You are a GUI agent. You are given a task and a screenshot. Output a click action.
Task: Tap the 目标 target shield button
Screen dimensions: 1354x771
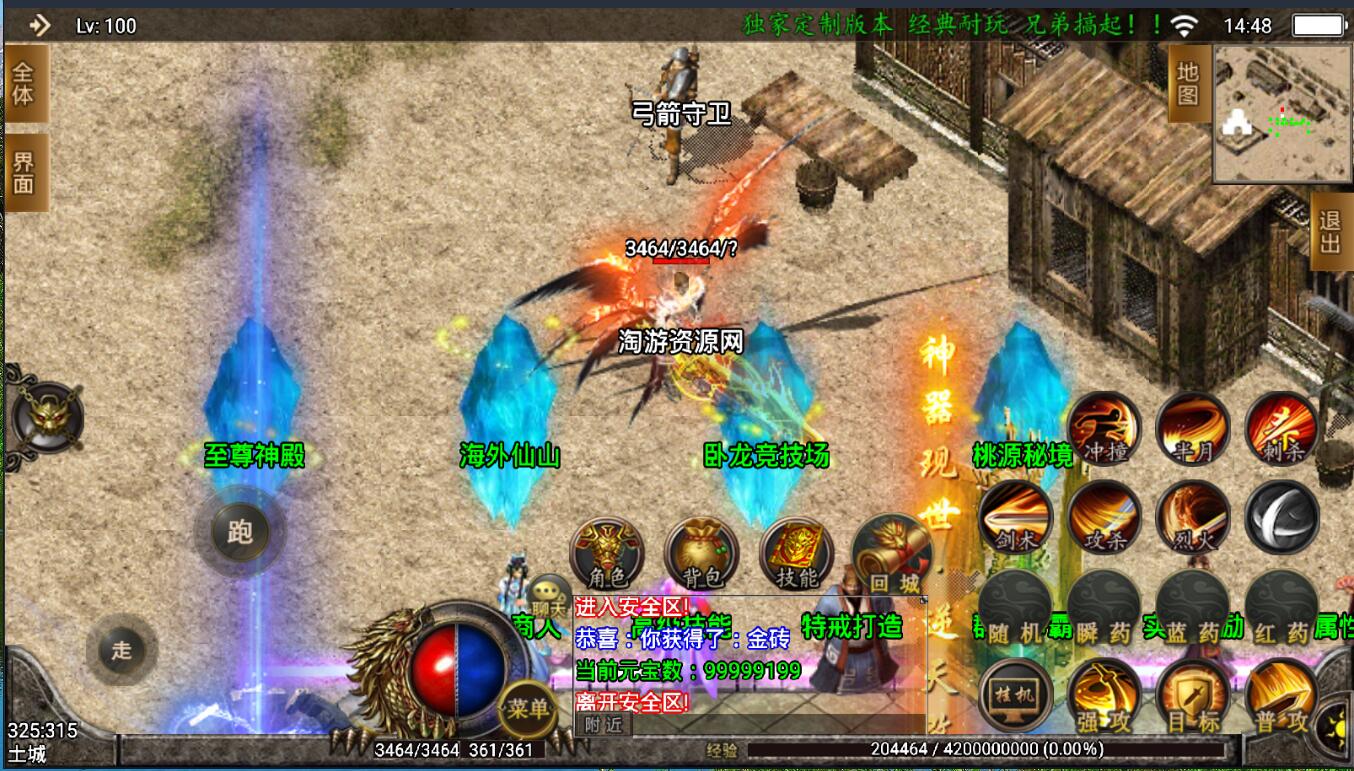(1192, 697)
